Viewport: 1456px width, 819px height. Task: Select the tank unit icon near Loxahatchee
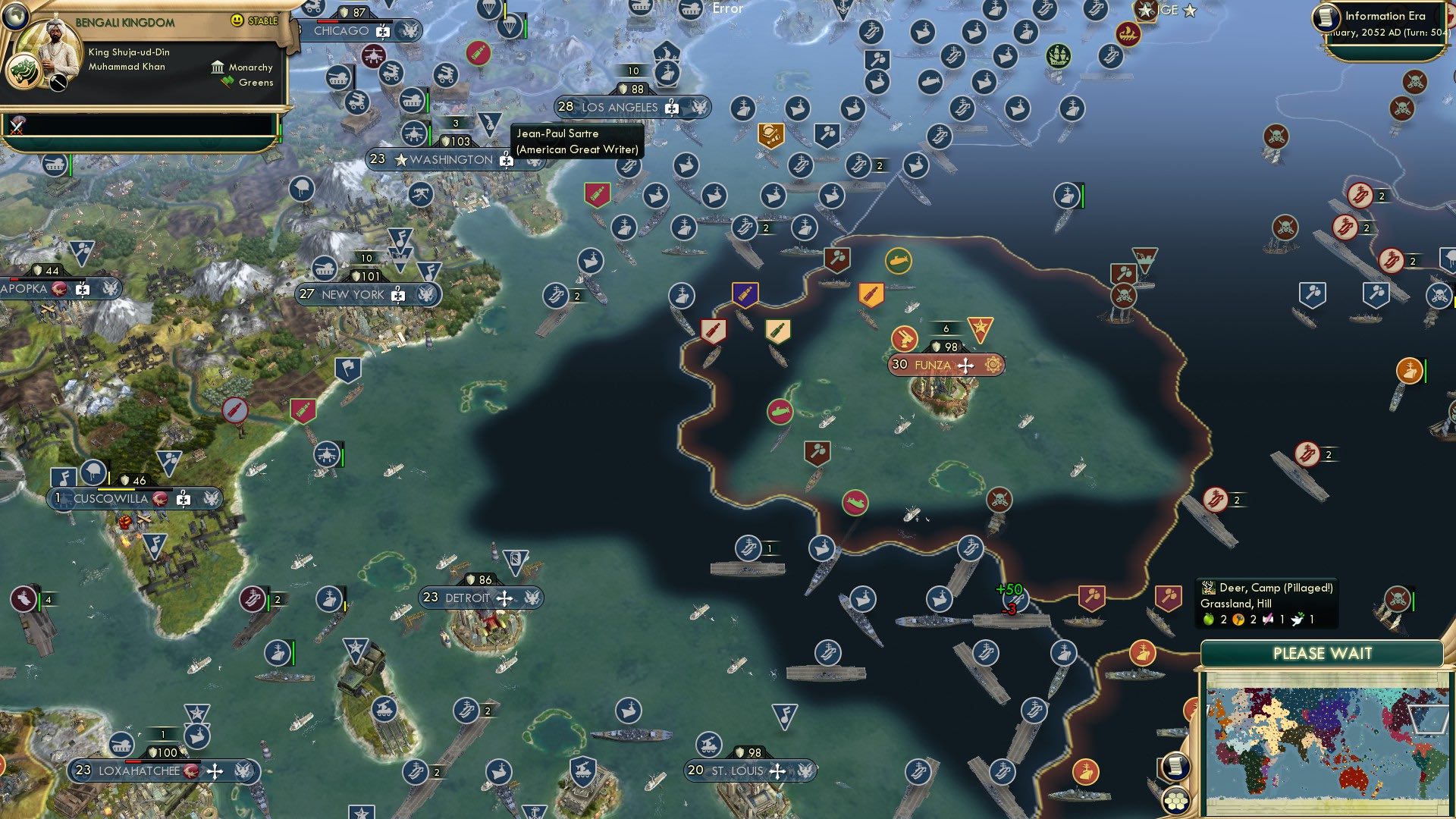[x=121, y=745]
